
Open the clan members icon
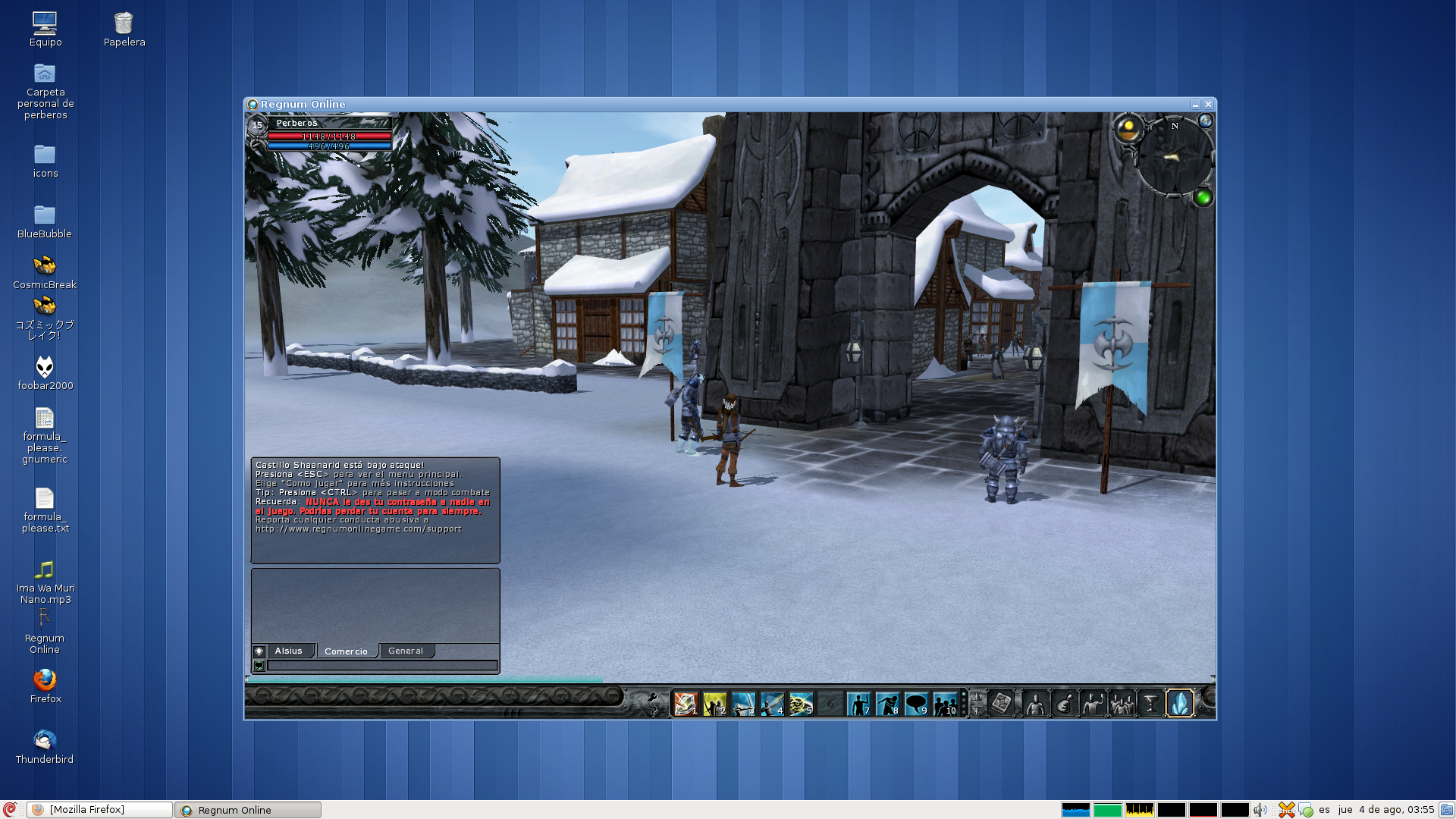pos(1123,704)
